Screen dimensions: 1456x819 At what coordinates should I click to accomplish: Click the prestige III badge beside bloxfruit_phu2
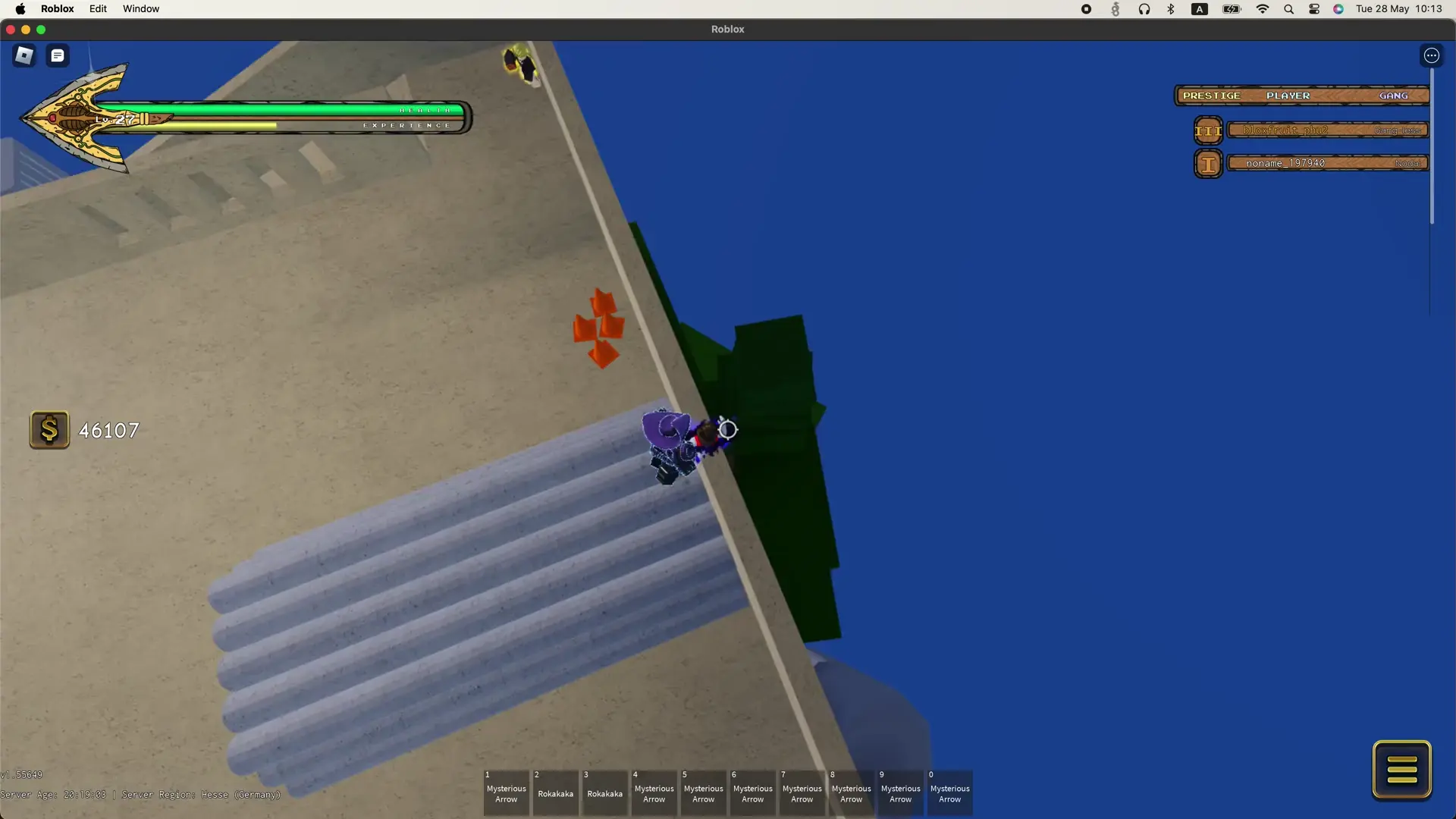click(x=1208, y=130)
